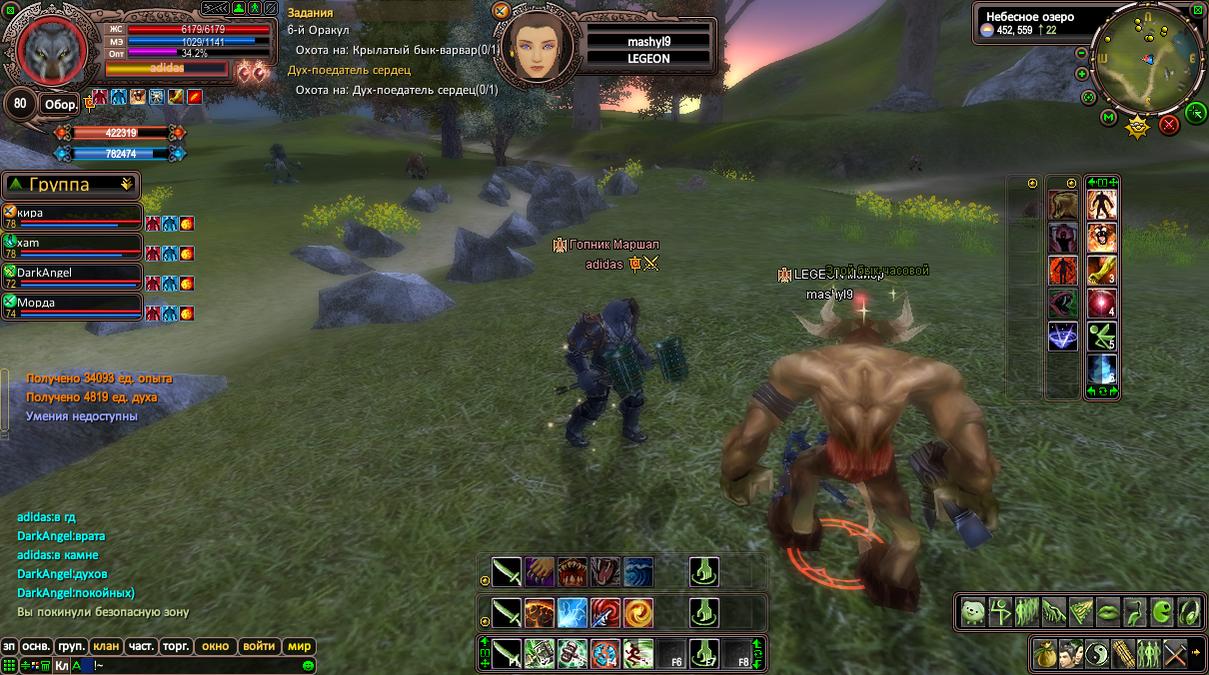Open the green pet face menu icon

tap(973, 611)
